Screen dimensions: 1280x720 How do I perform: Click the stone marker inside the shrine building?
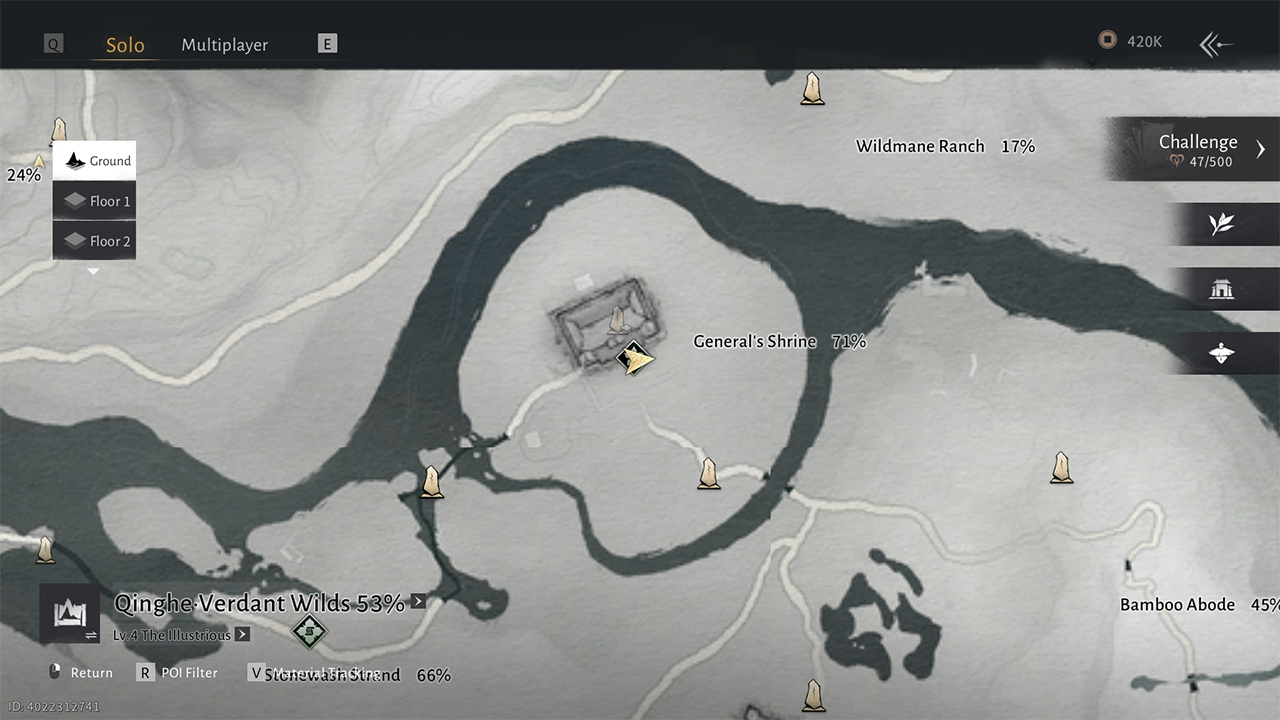[x=617, y=321]
